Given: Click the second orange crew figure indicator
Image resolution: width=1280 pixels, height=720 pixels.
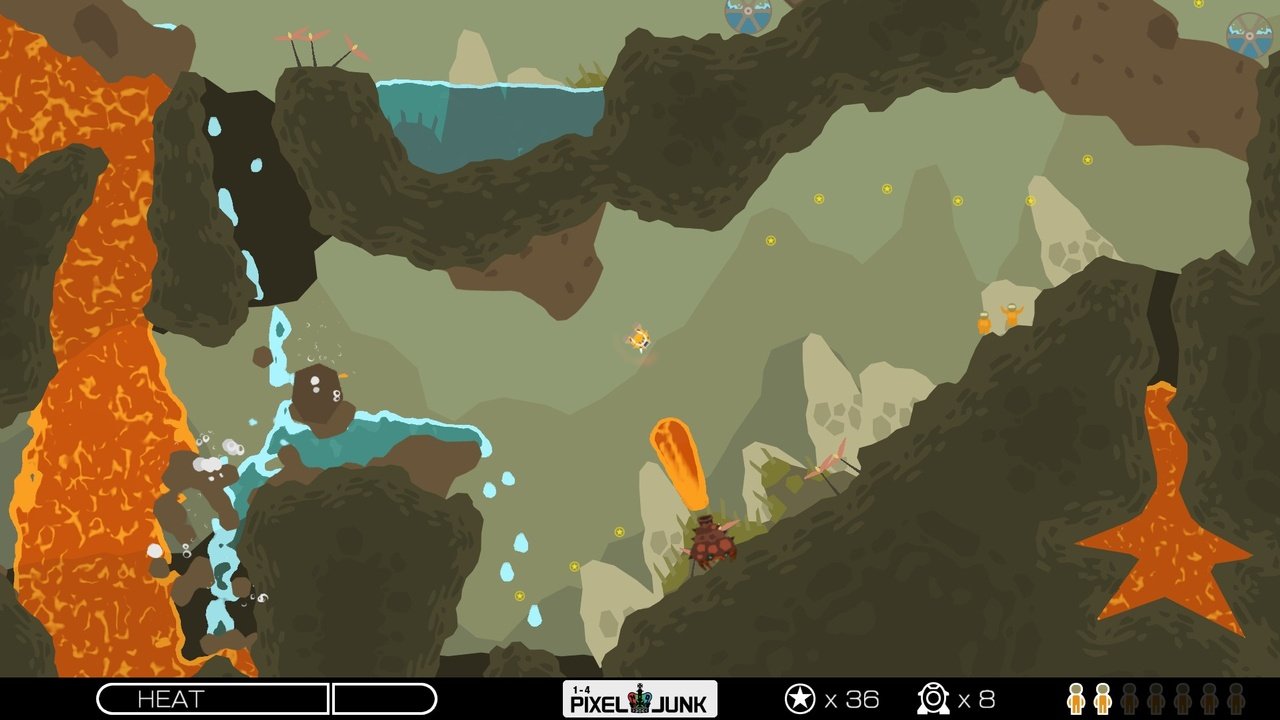Looking at the screenshot, I should pos(1104,698).
